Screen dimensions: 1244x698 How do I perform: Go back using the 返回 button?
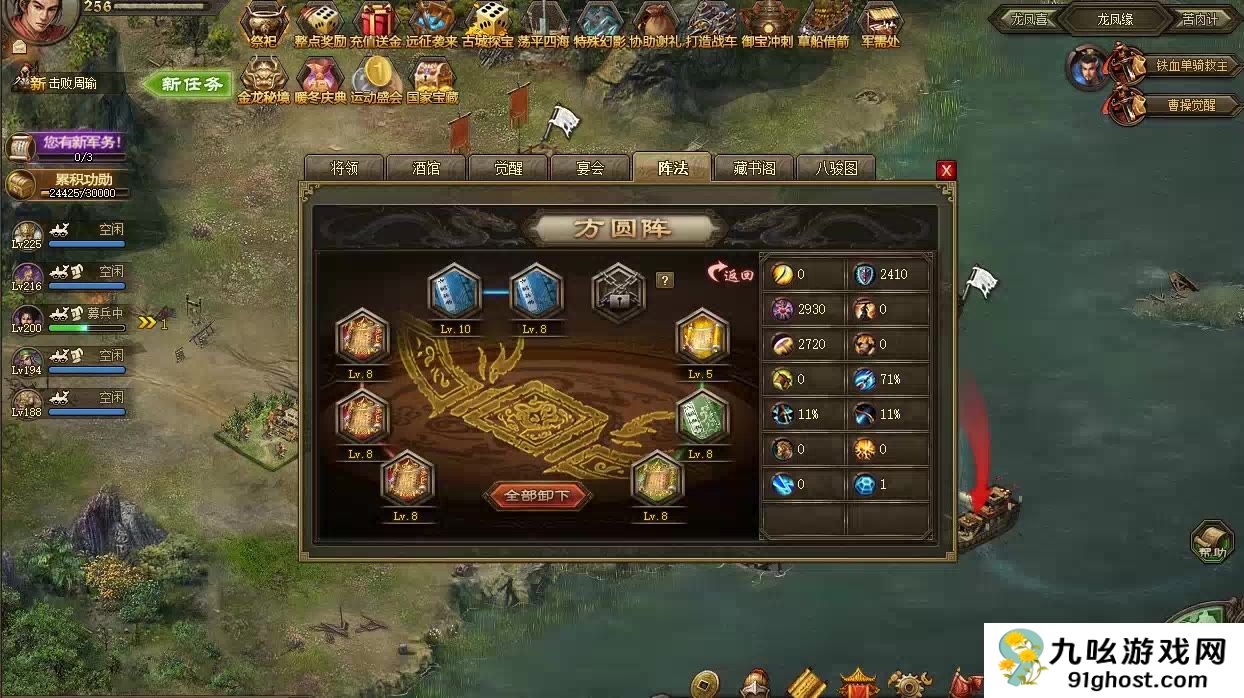coord(730,274)
